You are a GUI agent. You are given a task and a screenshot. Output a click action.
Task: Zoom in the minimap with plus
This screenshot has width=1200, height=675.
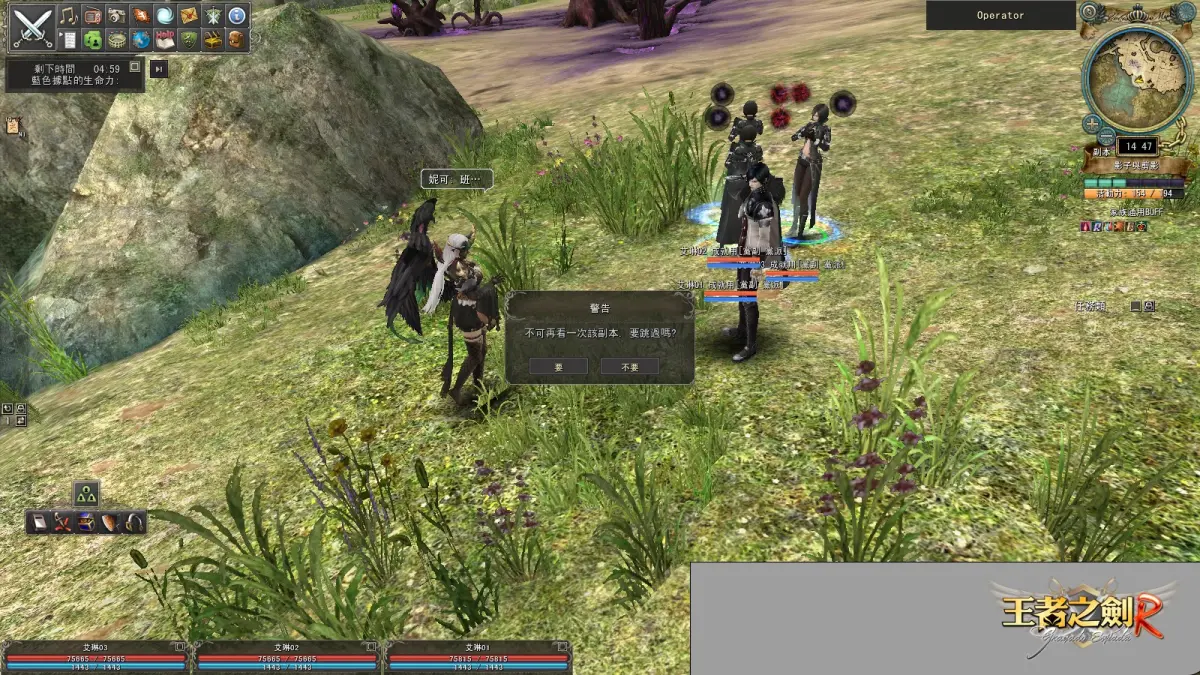coord(1092,122)
